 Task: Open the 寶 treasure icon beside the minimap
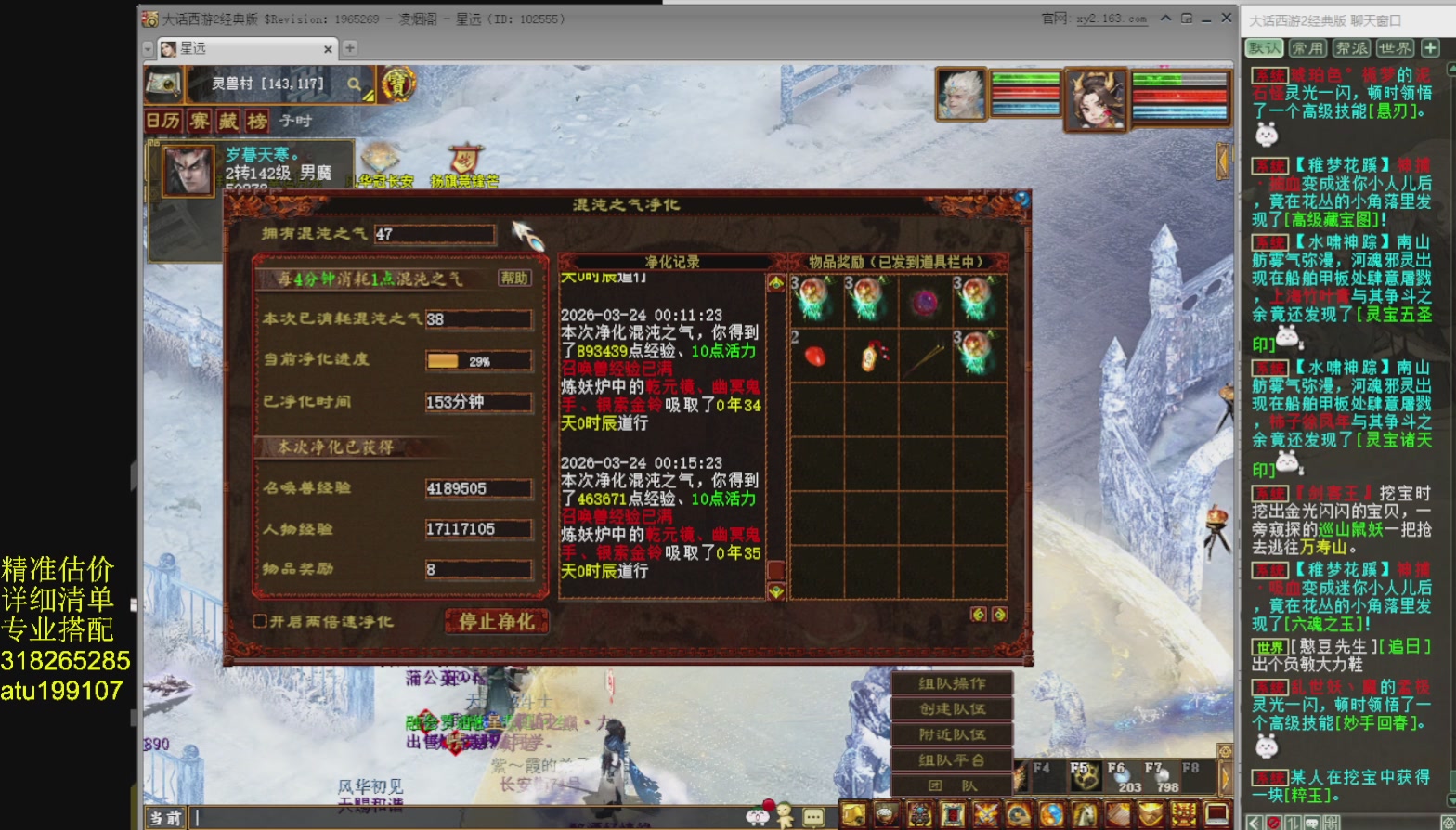click(x=399, y=86)
